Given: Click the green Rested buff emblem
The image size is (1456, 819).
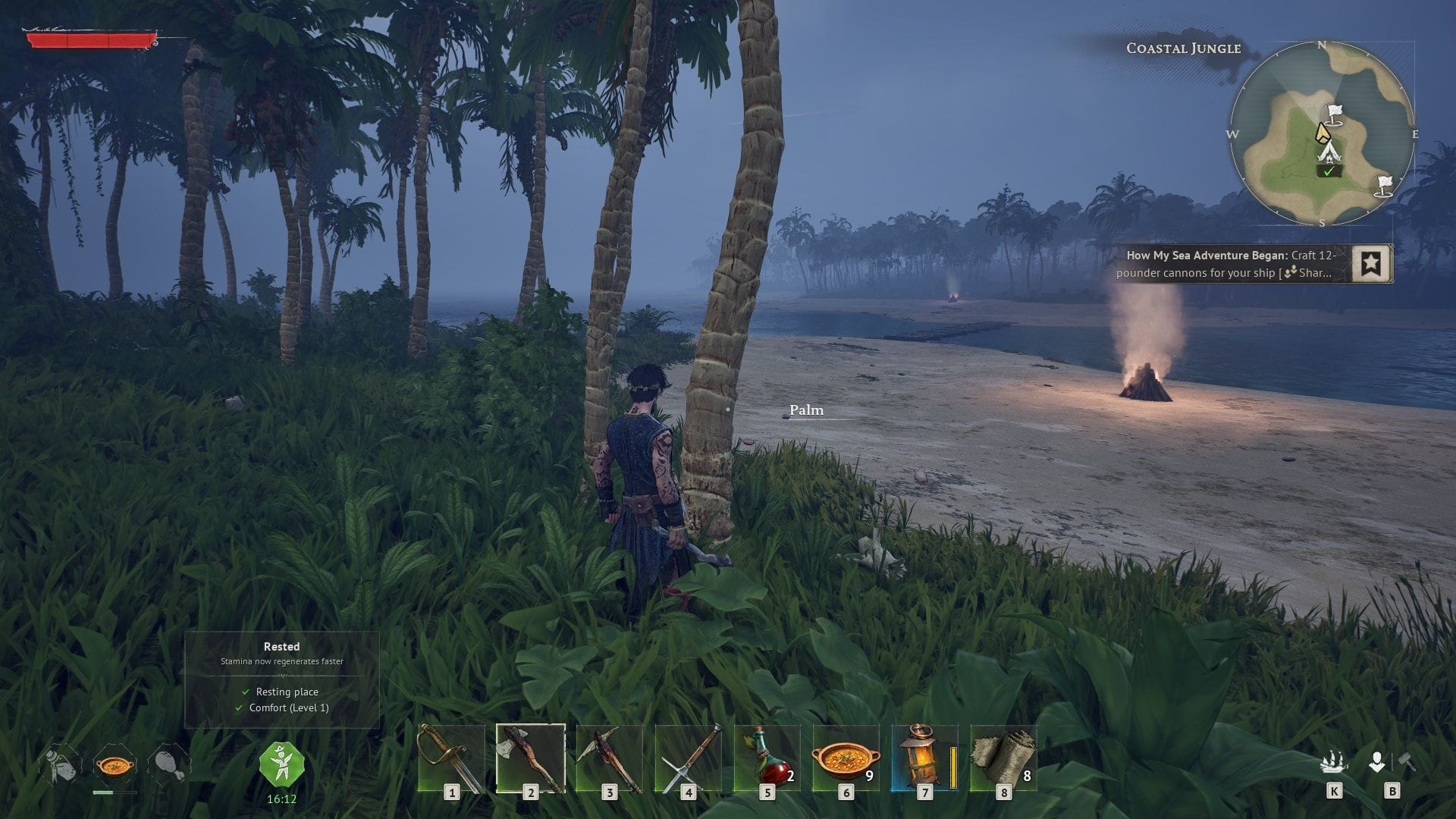Looking at the screenshot, I should 281,766.
